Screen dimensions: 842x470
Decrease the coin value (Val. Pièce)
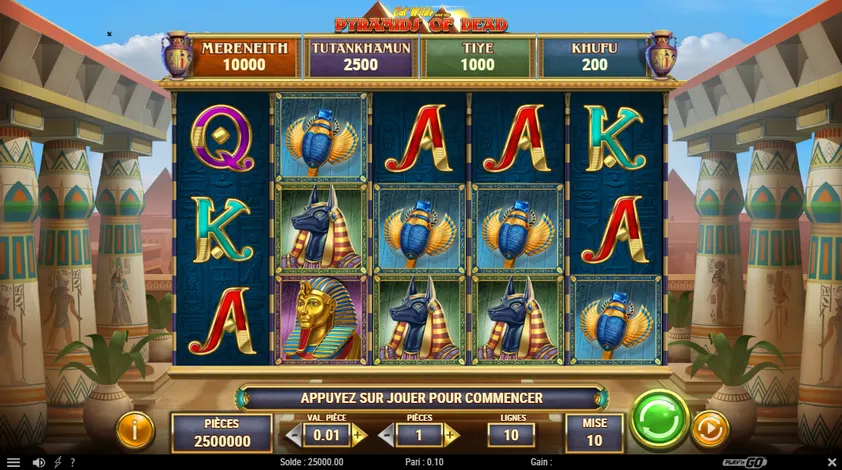[x=294, y=435]
